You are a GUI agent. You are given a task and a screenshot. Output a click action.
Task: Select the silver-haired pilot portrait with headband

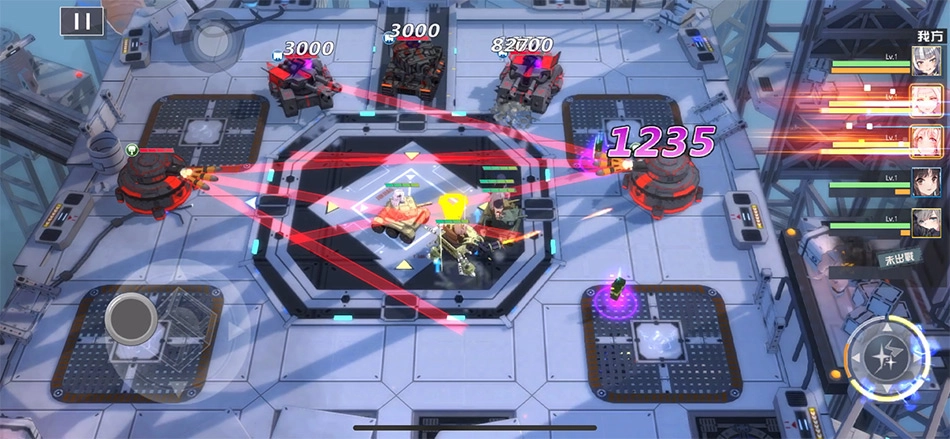tap(924, 62)
